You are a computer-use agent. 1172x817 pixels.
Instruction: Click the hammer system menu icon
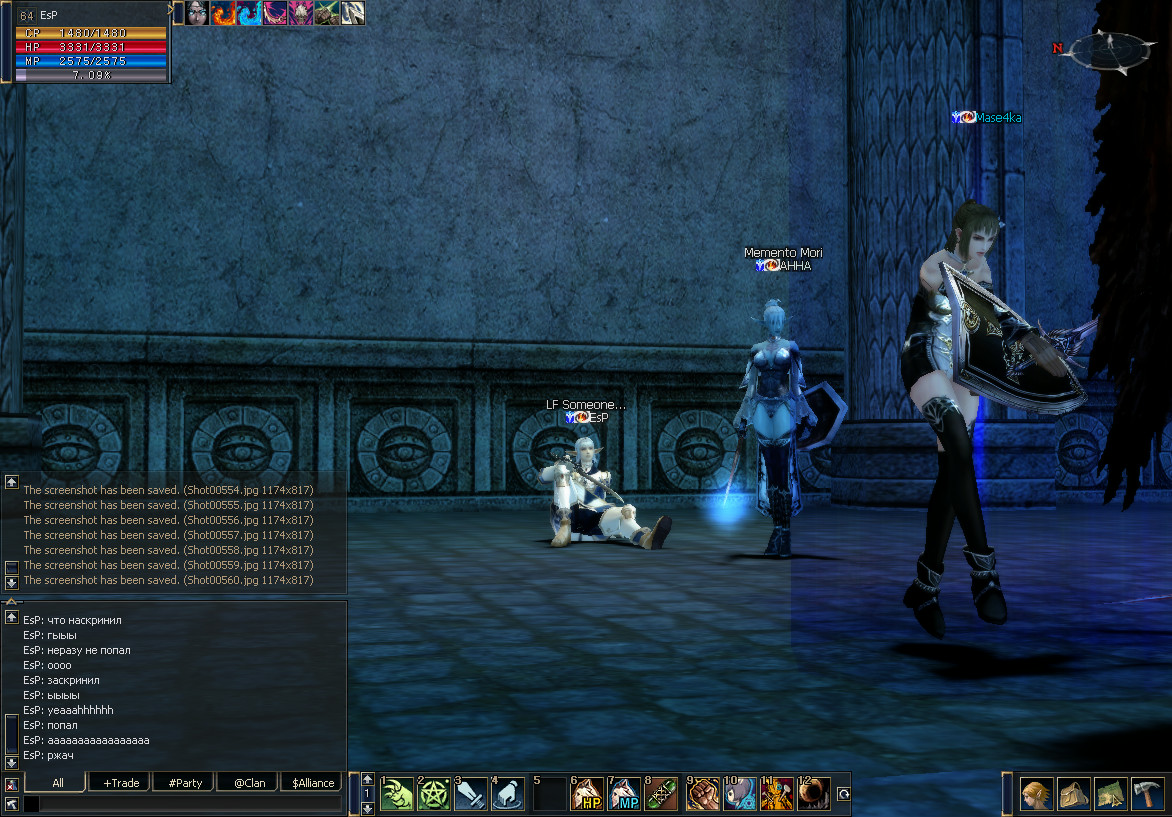tap(1146, 795)
